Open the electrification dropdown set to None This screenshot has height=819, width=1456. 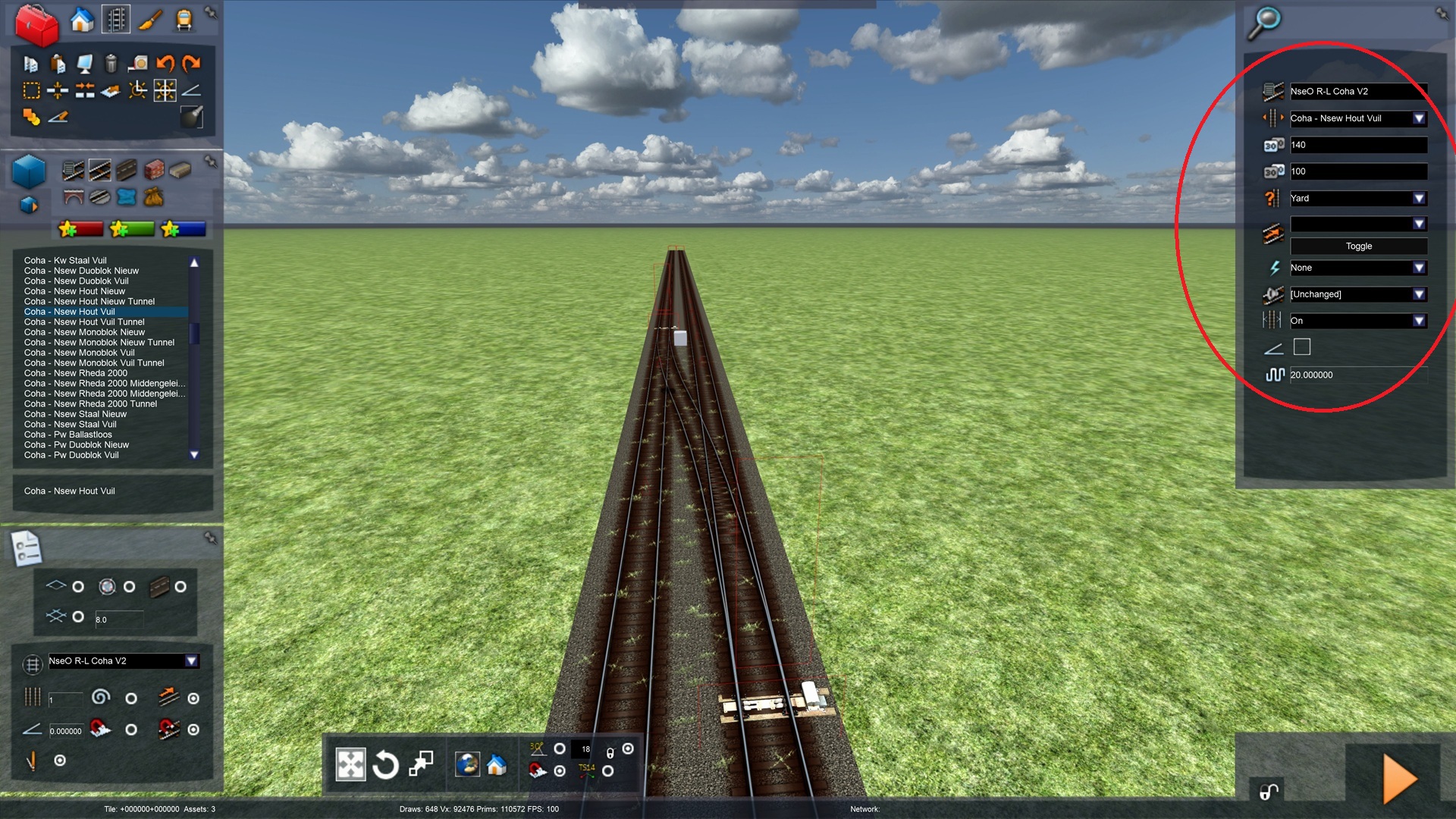(1419, 268)
